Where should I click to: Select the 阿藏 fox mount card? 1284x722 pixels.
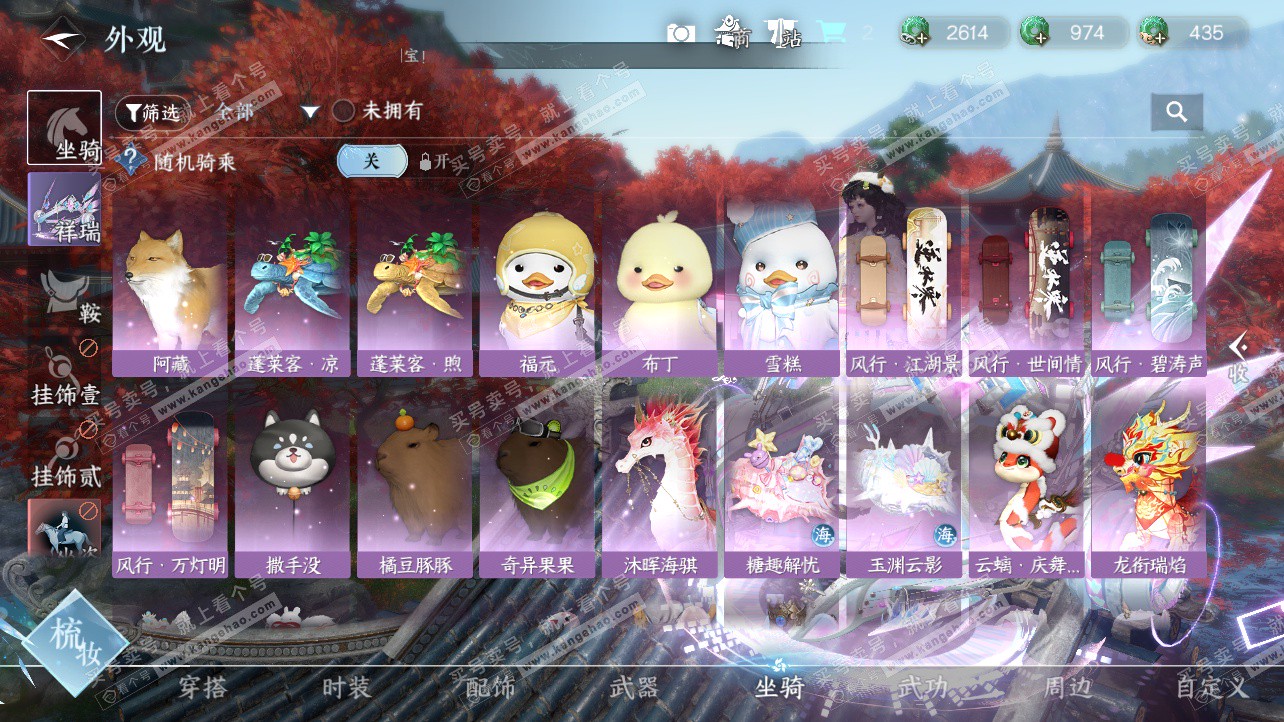point(173,285)
